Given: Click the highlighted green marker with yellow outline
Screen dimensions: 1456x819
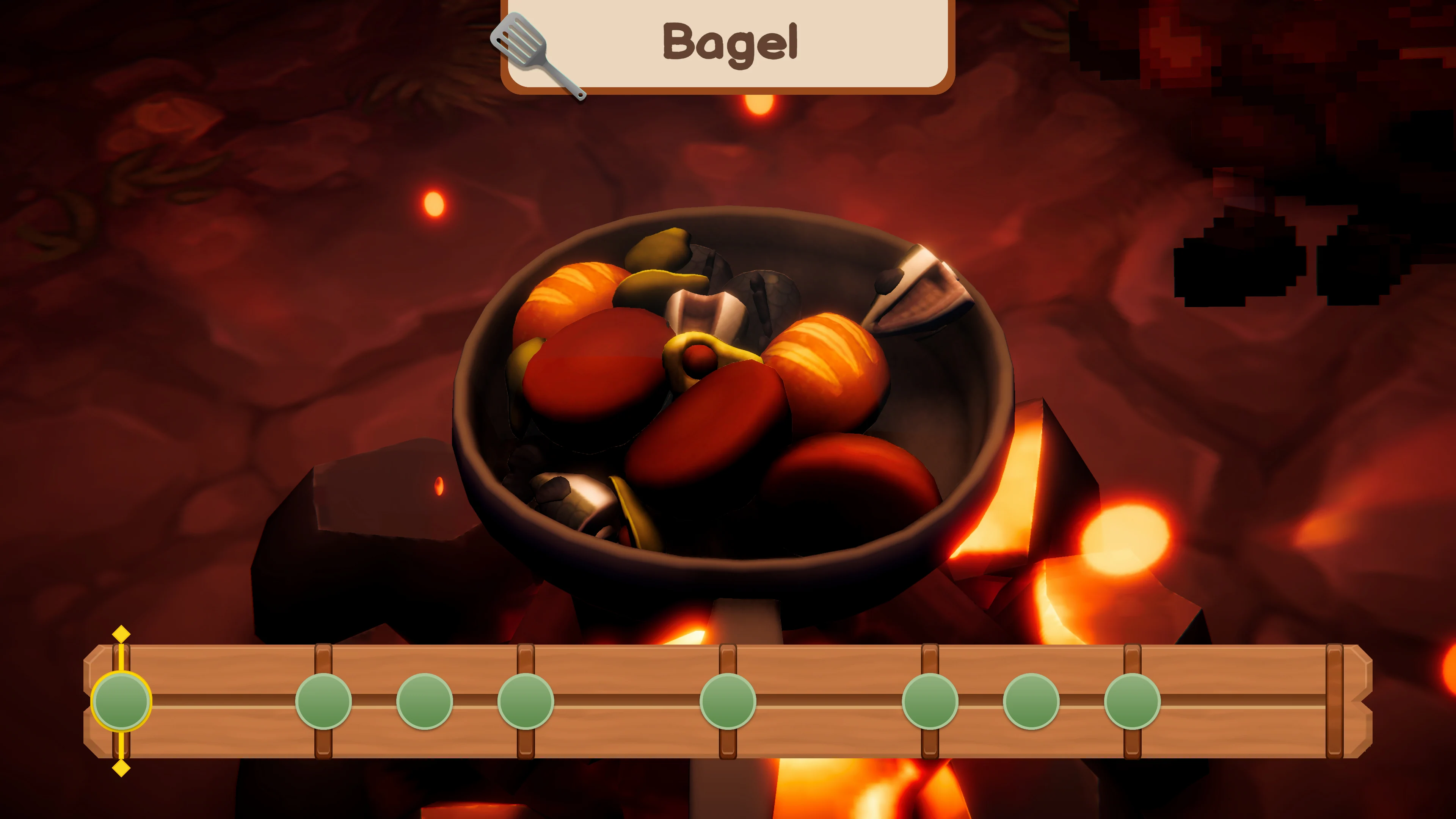Looking at the screenshot, I should coord(121,701).
